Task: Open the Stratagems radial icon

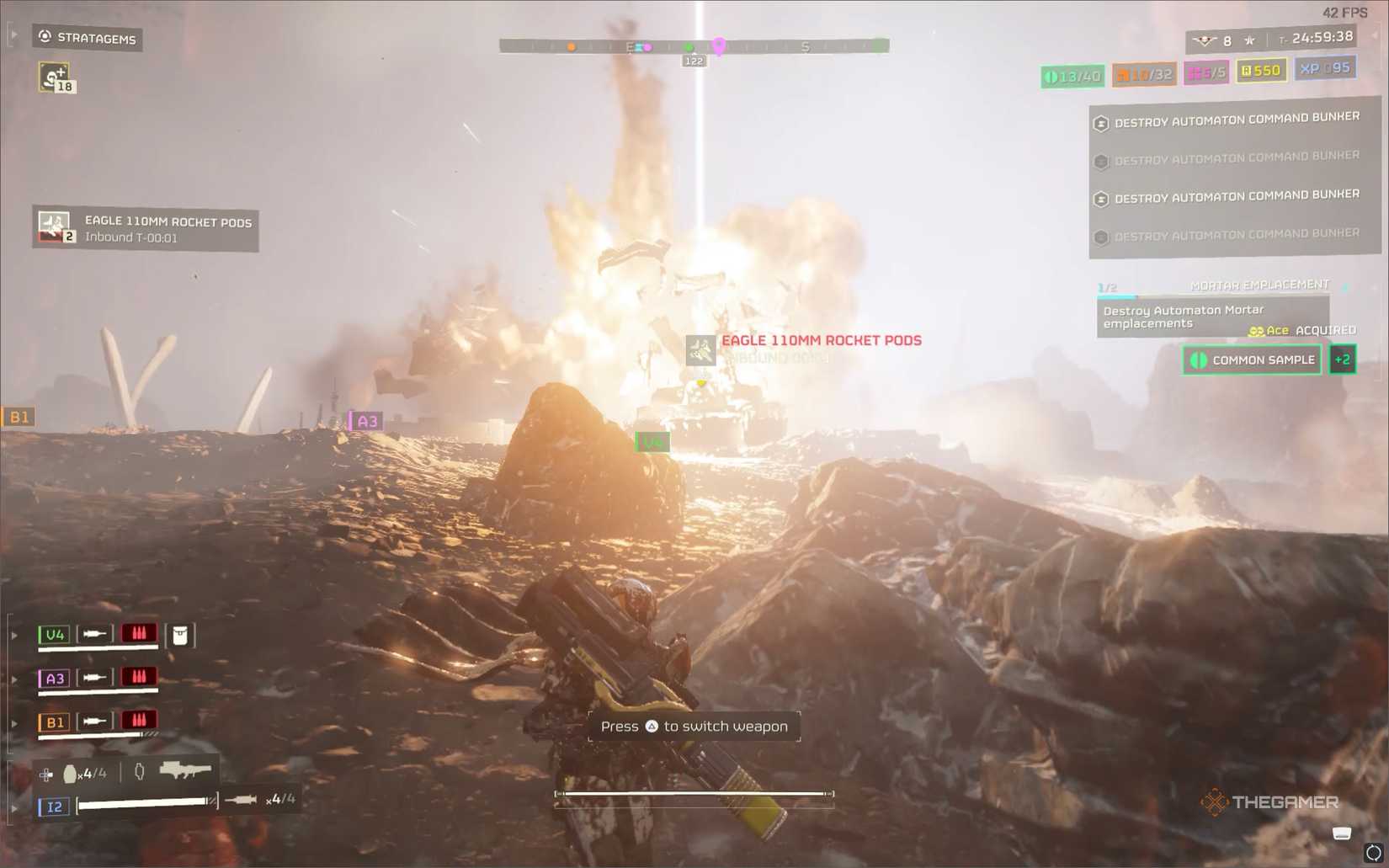Action: pyautogui.click(x=43, y=36)
